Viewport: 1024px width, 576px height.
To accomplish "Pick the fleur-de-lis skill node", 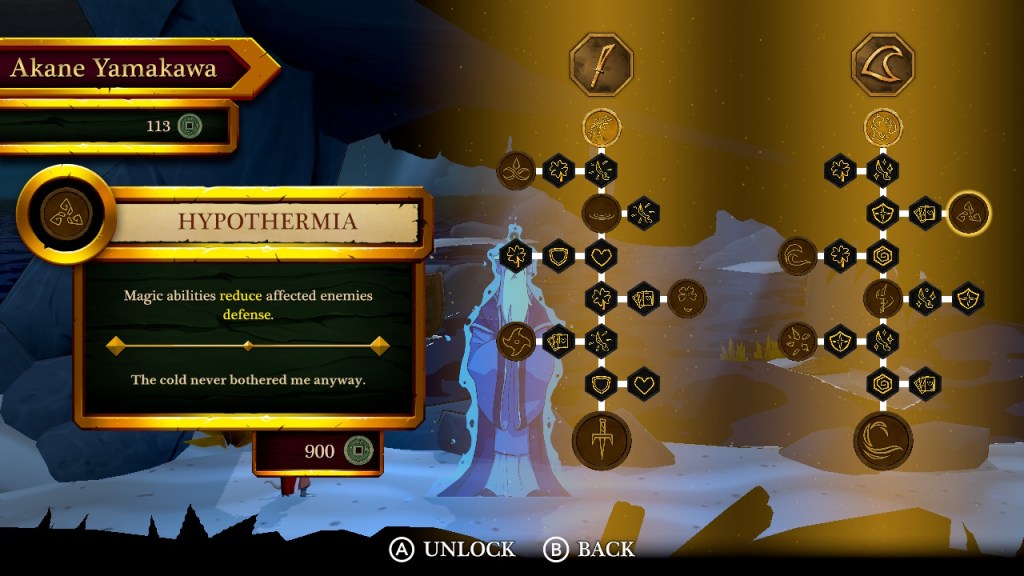I will 516,170.
